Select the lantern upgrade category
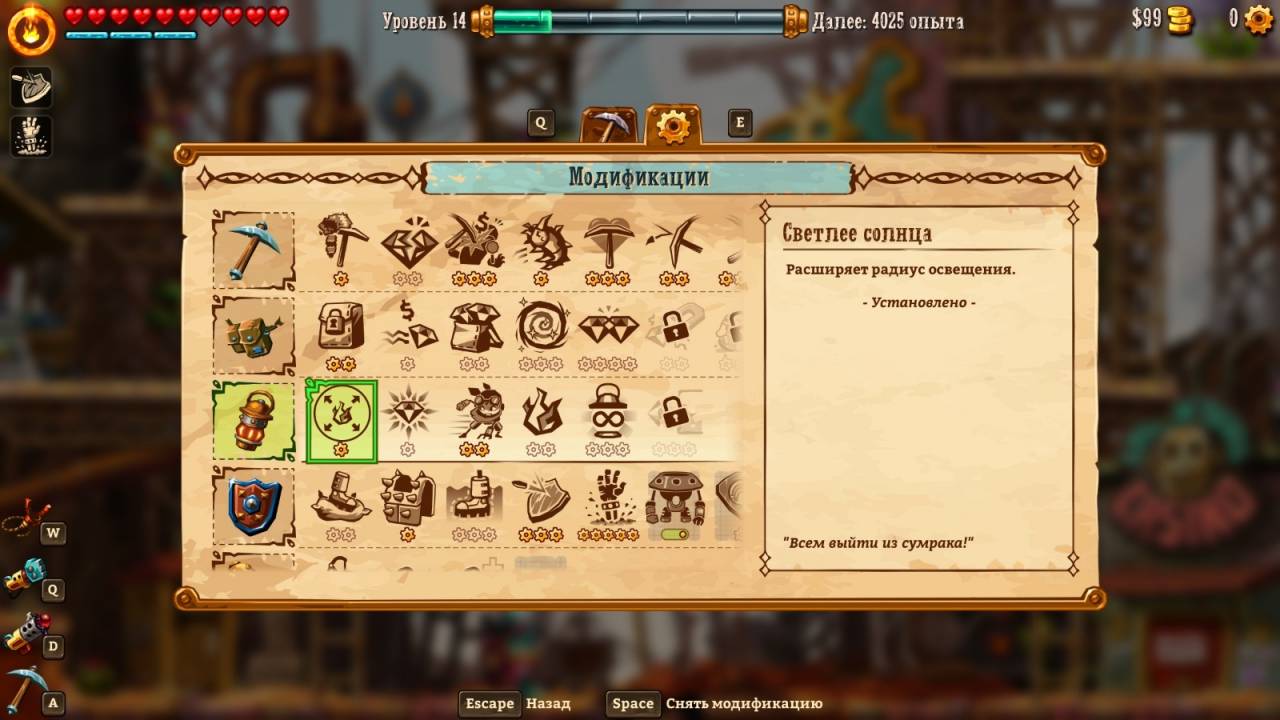Viewport: 1280px width, 720px height. tap(253, 420)
